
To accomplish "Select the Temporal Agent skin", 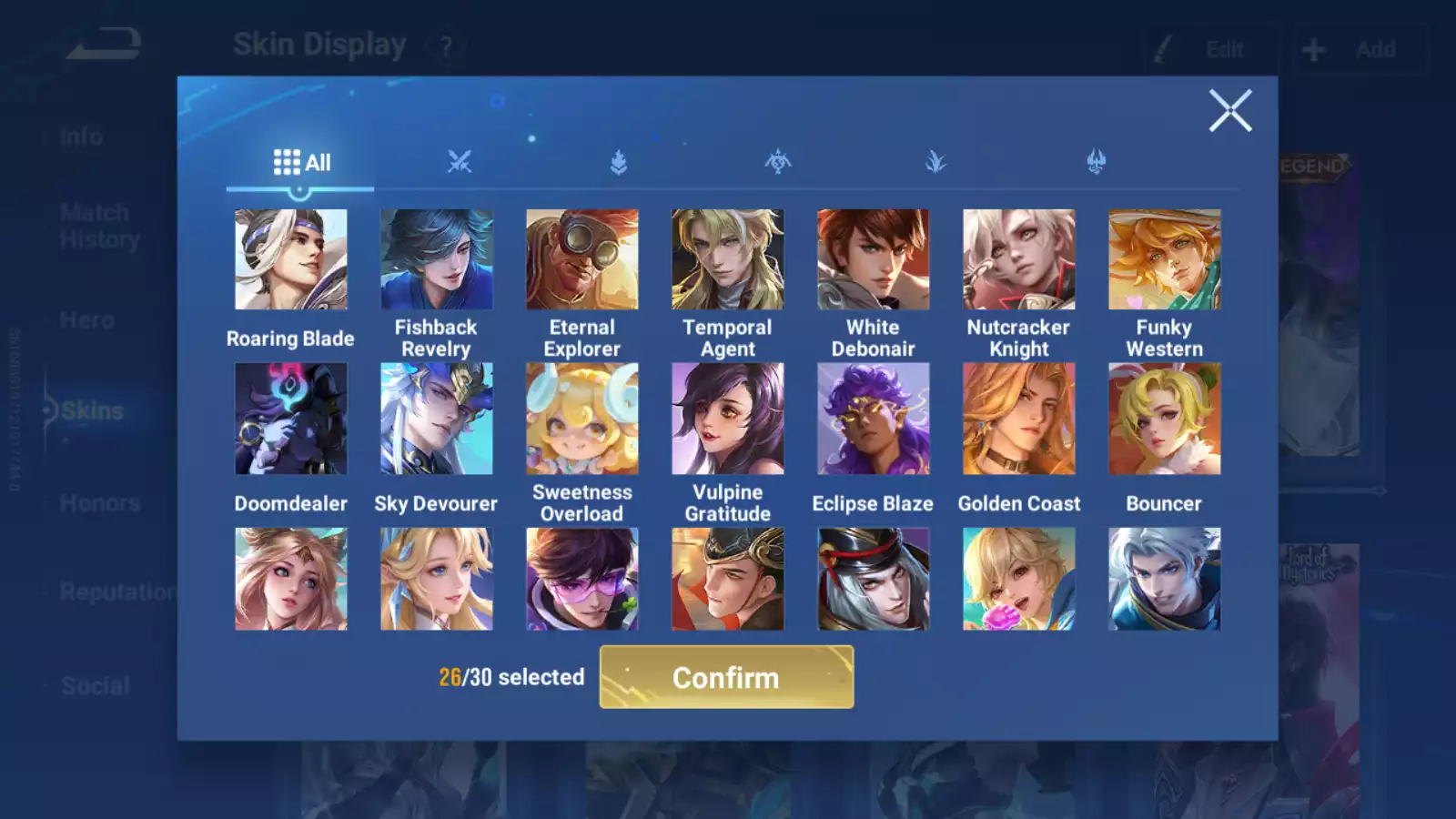I will click(x=727, y=260).
